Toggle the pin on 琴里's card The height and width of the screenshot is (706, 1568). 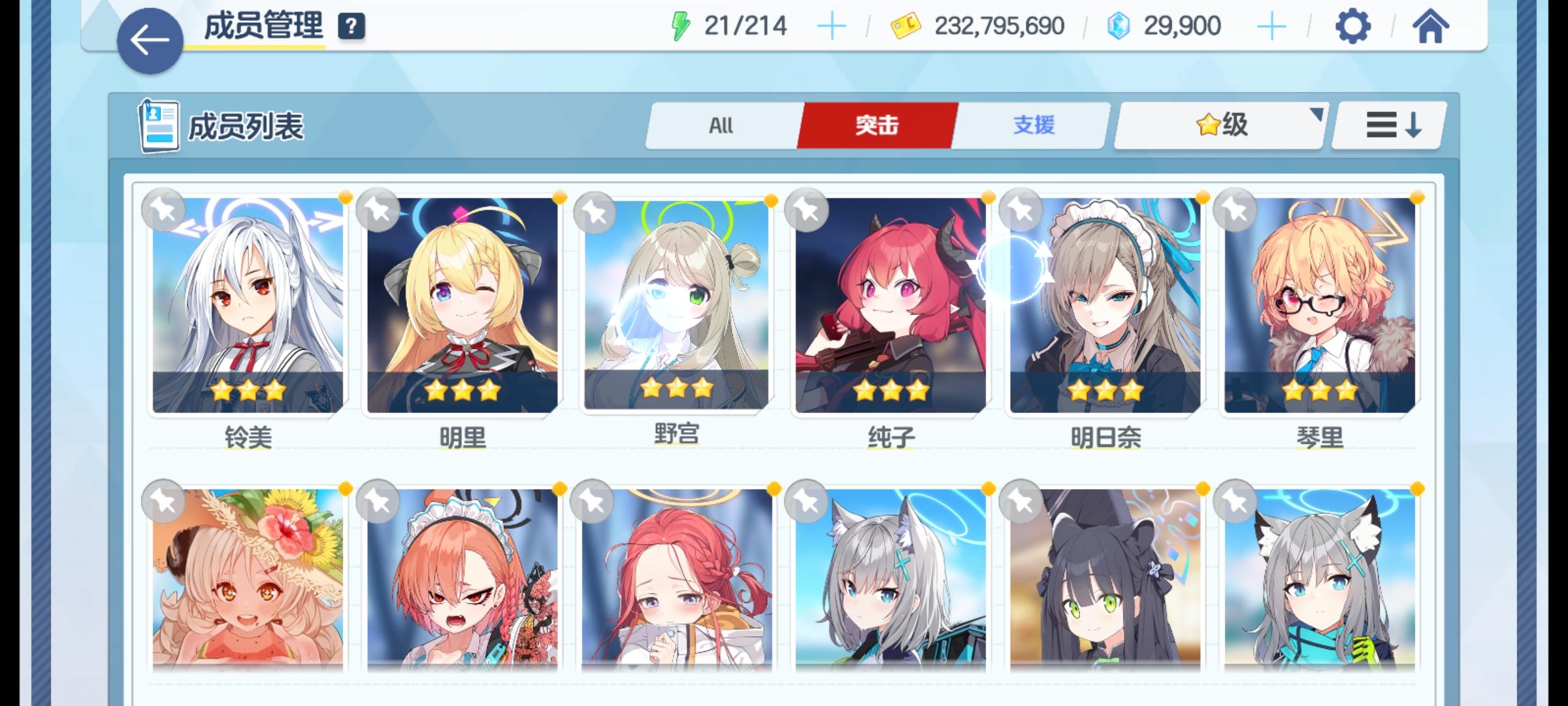1234,210
